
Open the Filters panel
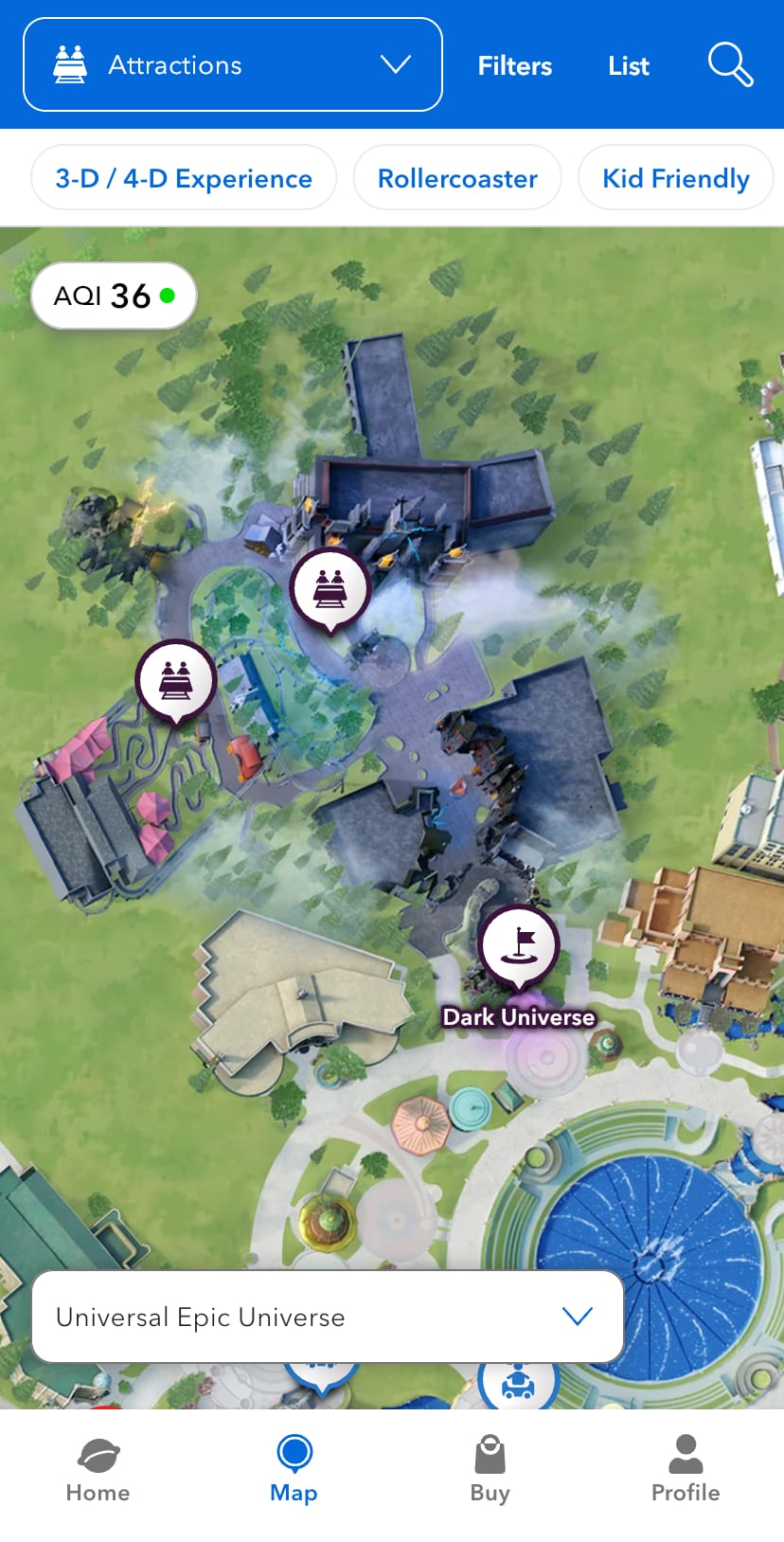[x=514, y=65]
